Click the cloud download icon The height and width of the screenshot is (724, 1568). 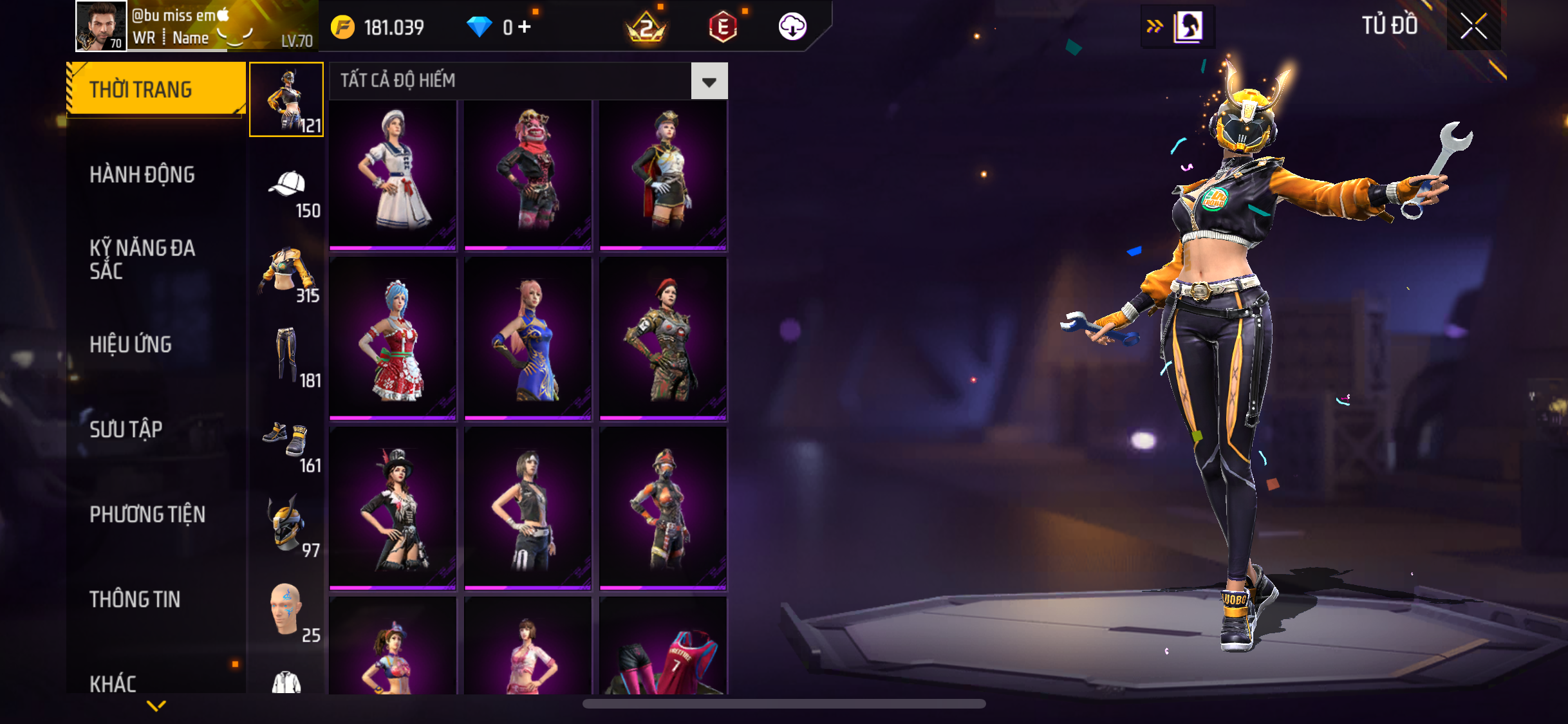tap(792, 27)
